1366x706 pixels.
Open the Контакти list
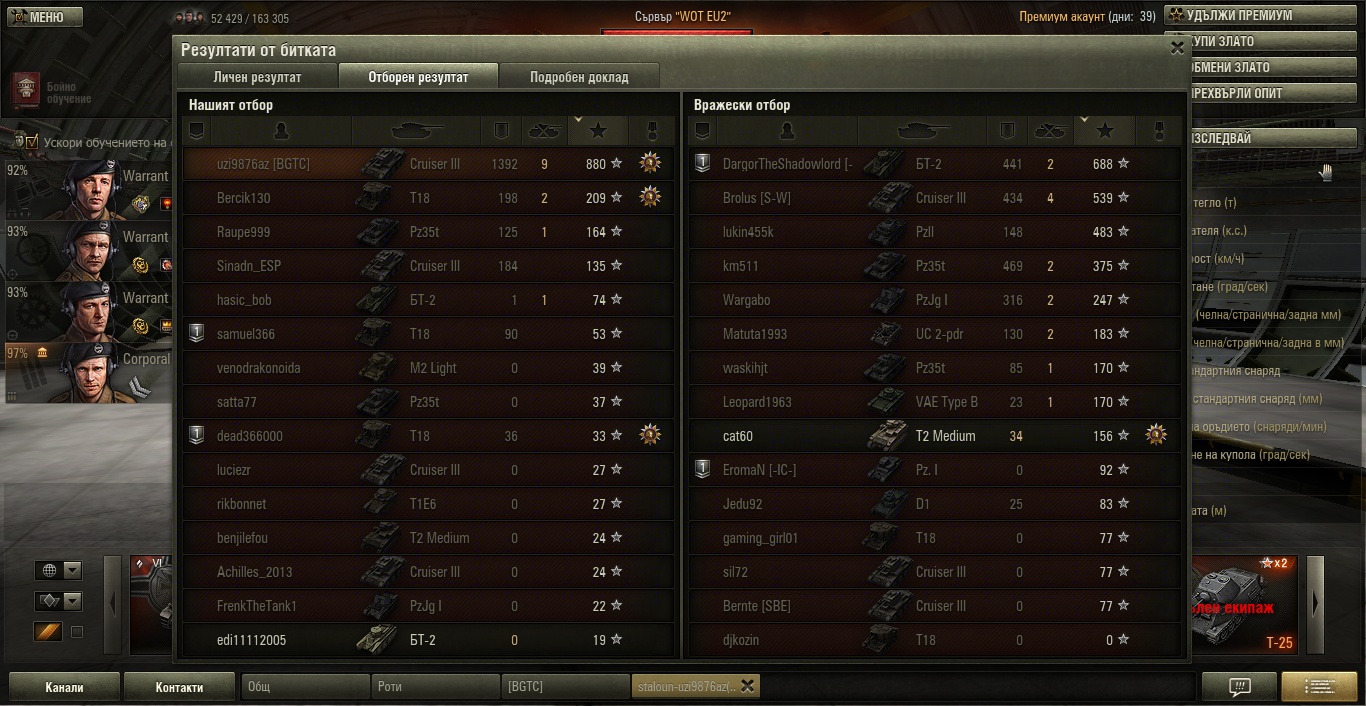[x=179, y=687]
